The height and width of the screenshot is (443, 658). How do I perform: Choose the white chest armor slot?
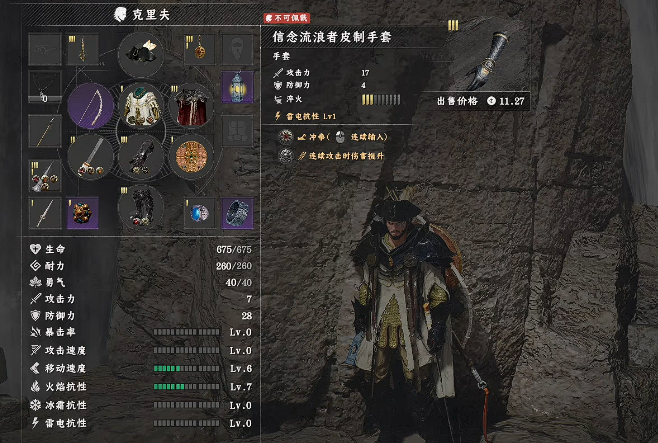coord(141,107)
